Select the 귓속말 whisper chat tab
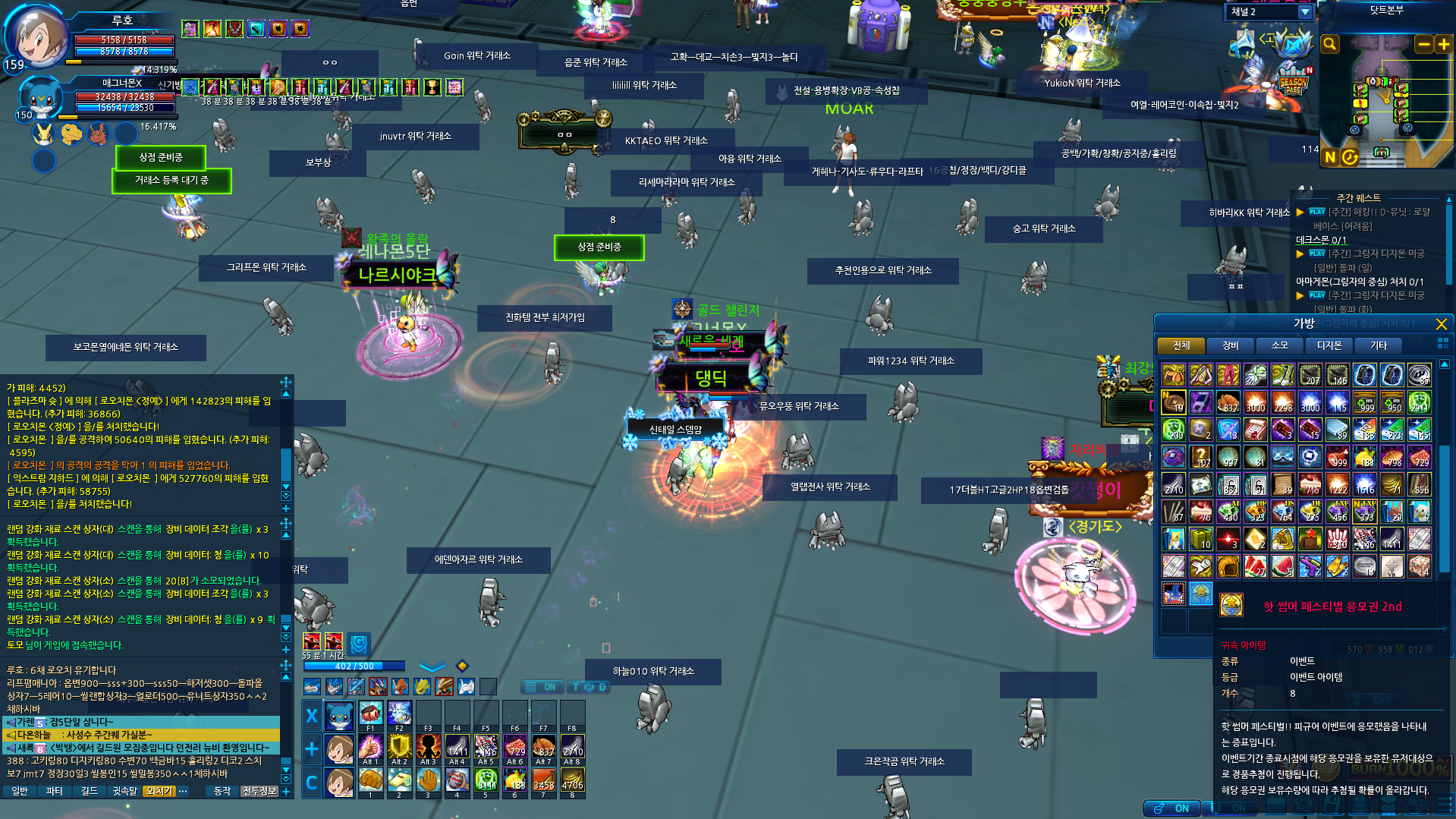 (x=124, y=792)
